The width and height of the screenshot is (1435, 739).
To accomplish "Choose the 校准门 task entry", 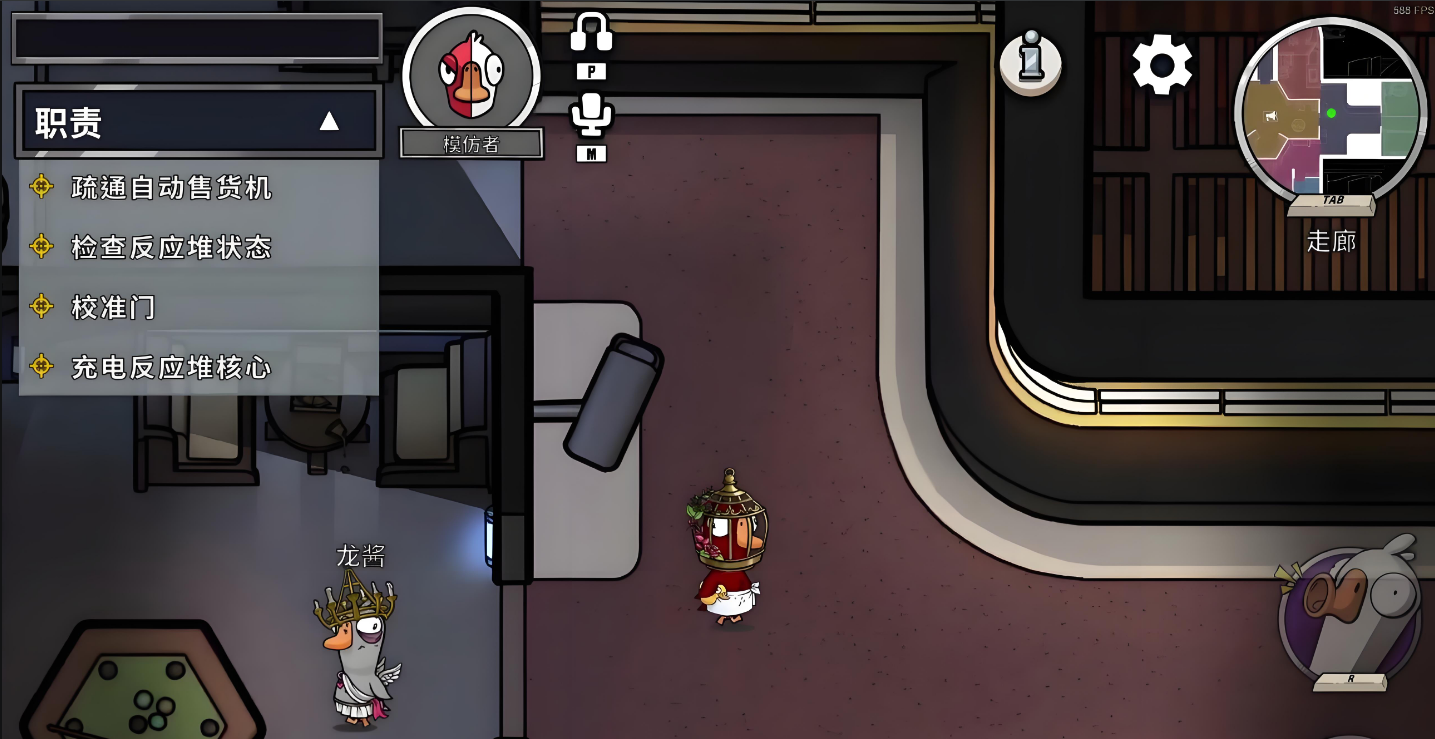I will pos(113,307).
